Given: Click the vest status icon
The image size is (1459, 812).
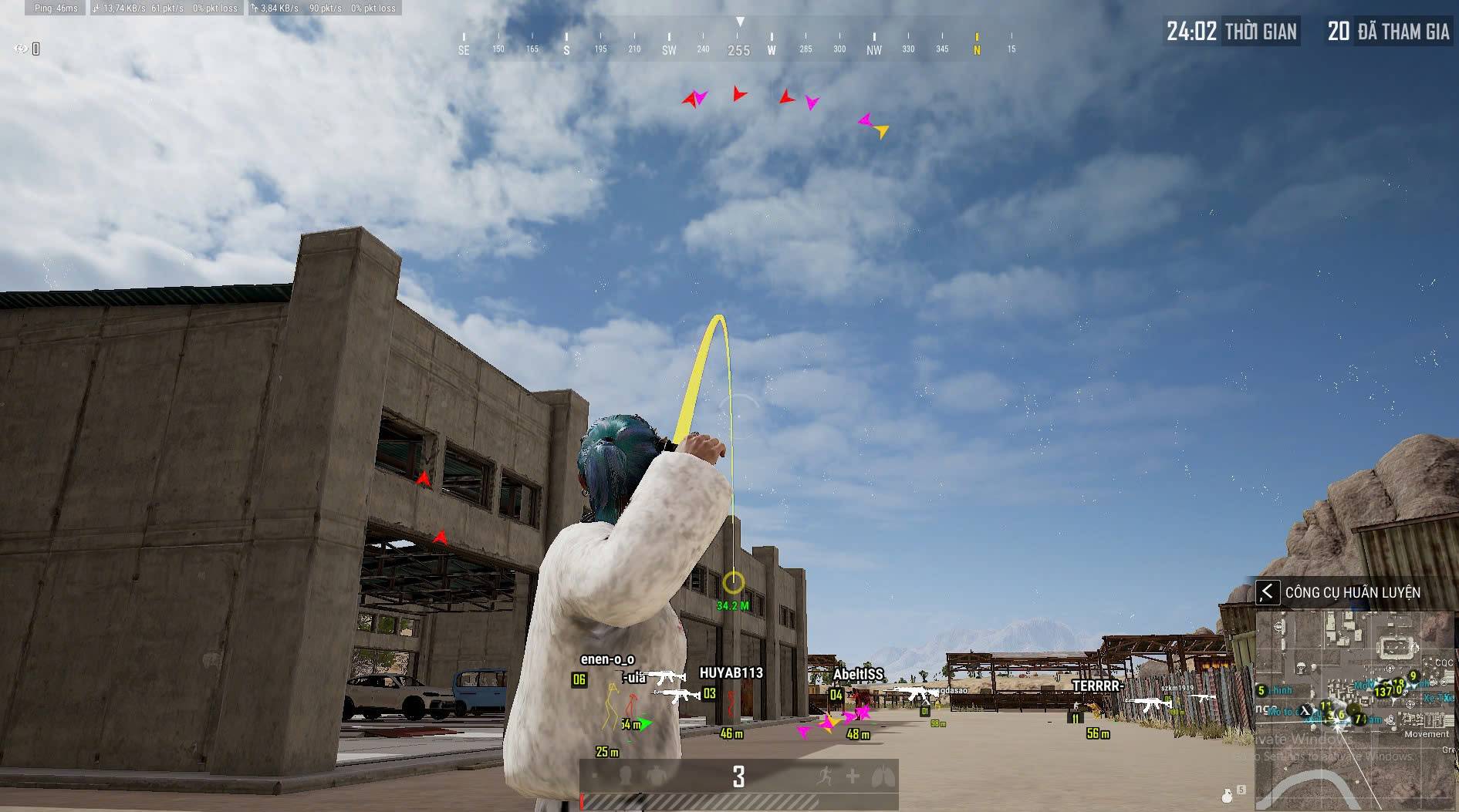Looking at the screenshot, I should click(656, 776).
